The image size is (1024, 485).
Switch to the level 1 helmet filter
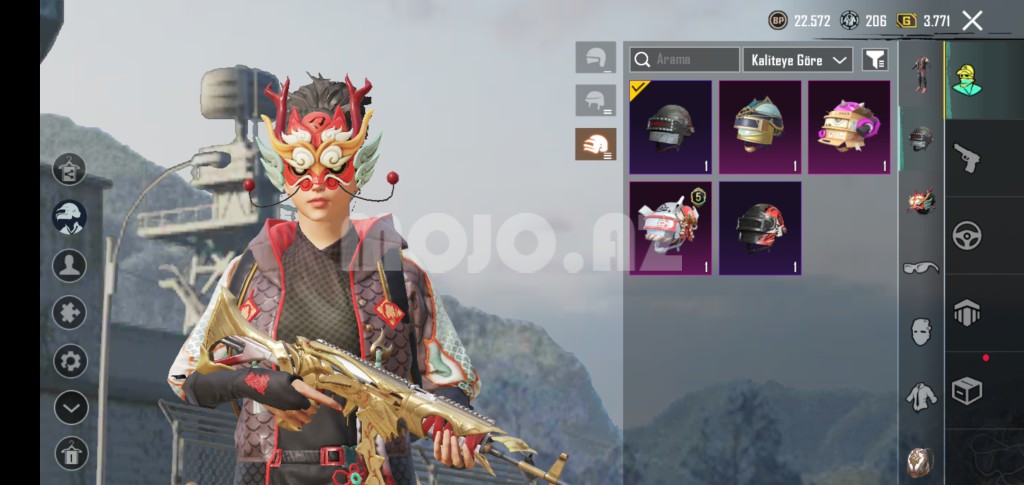[x=596, y=57]
